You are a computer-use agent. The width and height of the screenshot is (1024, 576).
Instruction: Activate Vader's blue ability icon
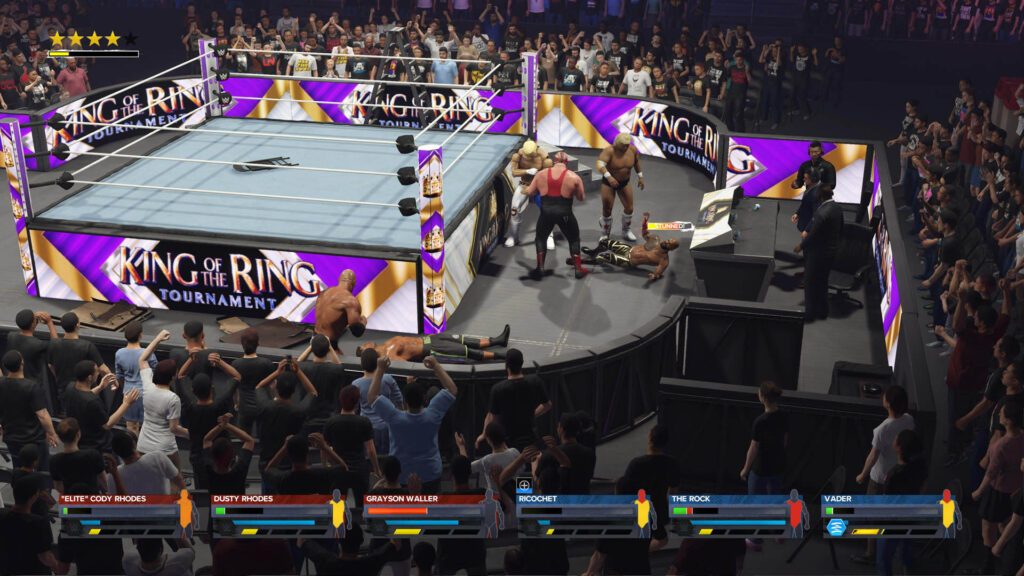coord(836,526)
